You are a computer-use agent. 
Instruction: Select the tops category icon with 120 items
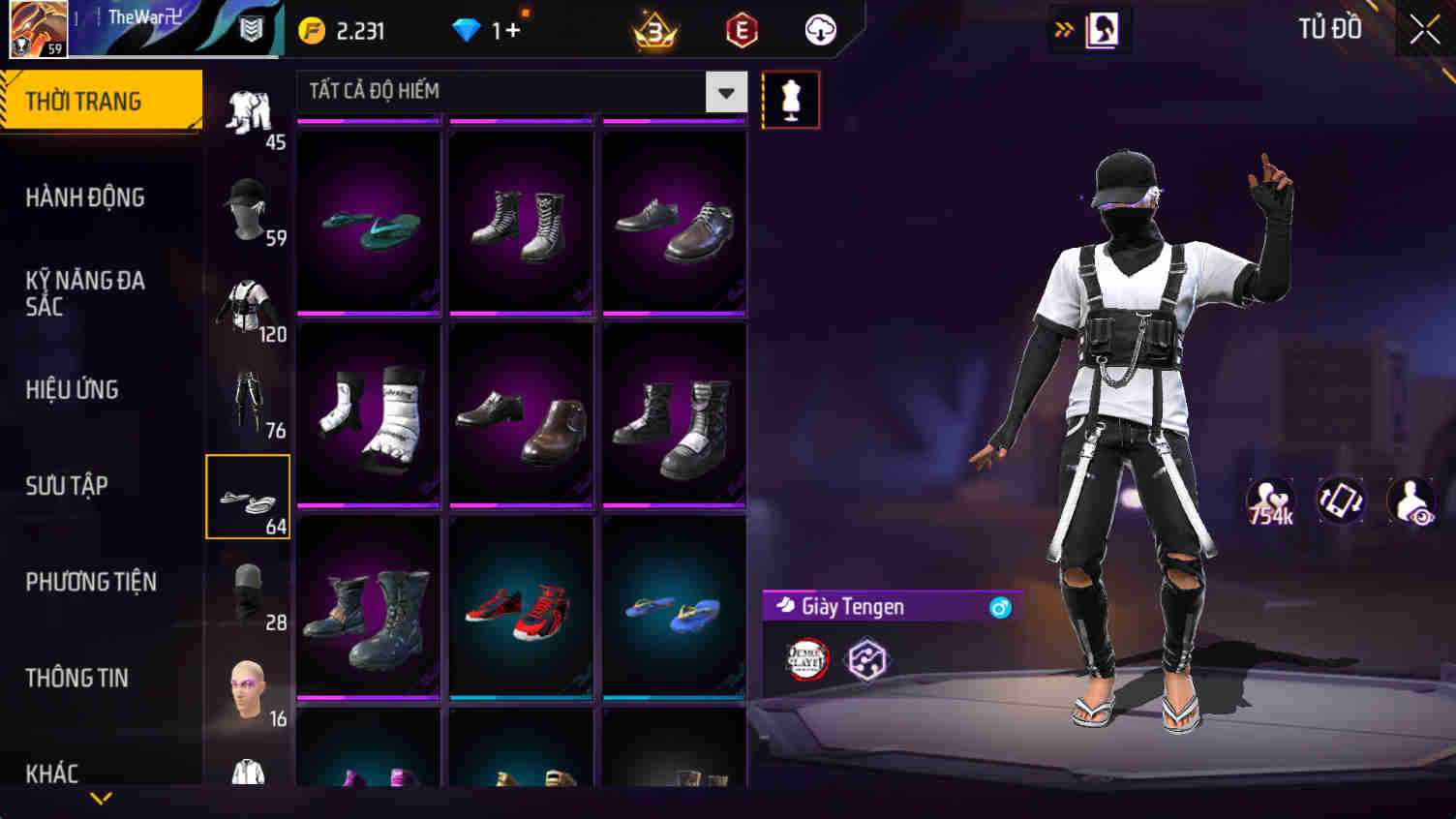tap(248, 302)
